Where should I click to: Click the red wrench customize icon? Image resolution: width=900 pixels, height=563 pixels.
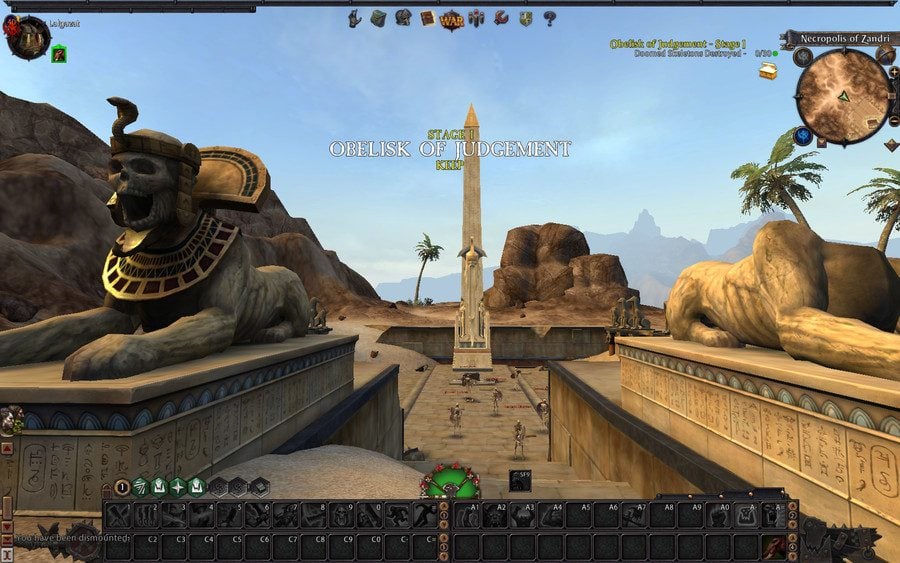click(x=500, y=18)
